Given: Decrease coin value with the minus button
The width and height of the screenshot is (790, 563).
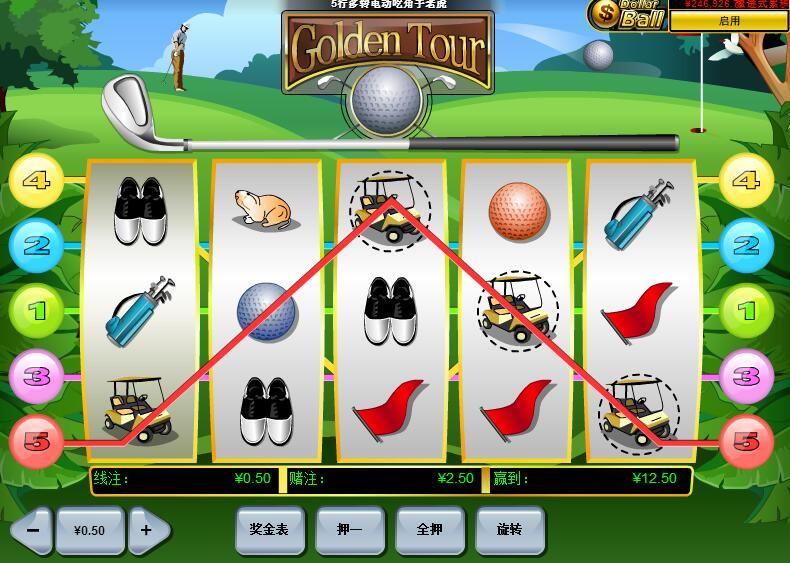Looking at the screenshot, I should click(x=32, y=530).
